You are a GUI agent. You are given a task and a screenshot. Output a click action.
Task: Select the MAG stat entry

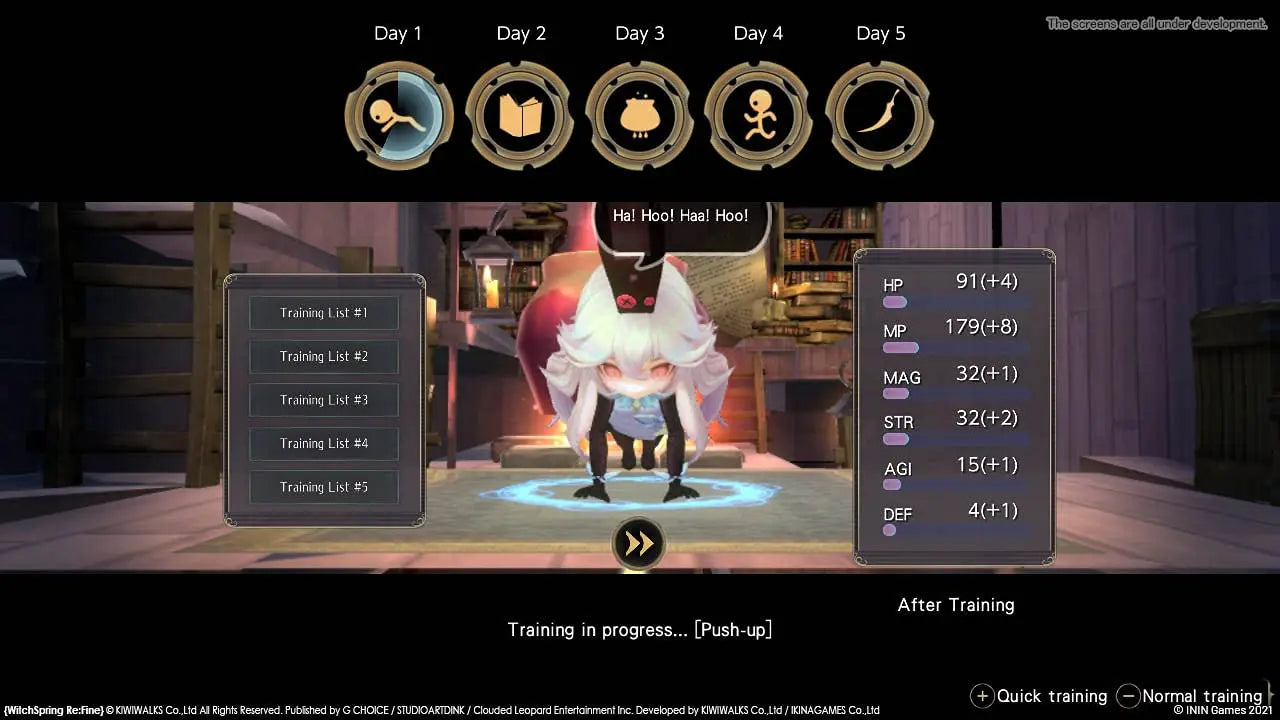point(902,378)
